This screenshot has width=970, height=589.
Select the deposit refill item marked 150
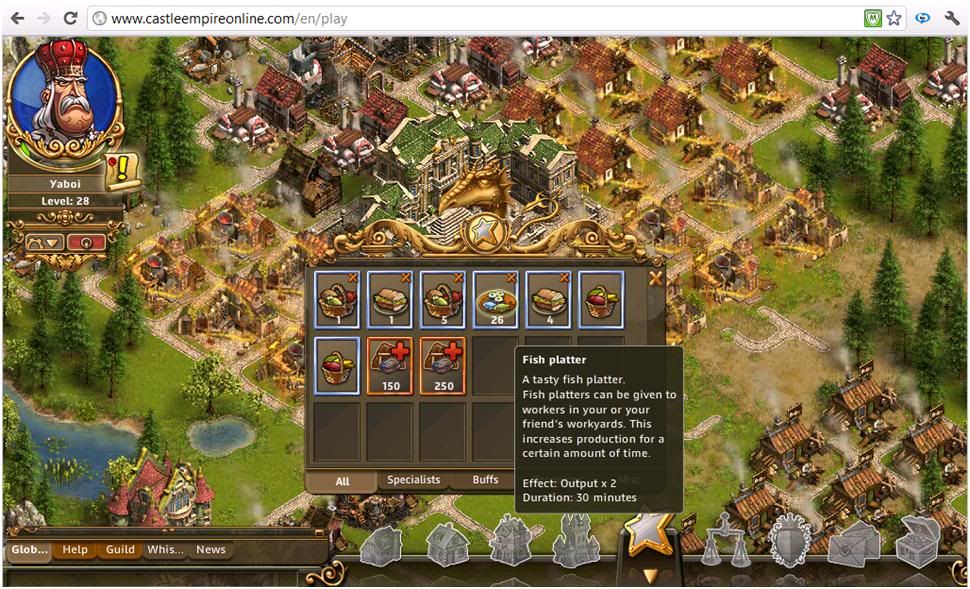tap(390, 366)
